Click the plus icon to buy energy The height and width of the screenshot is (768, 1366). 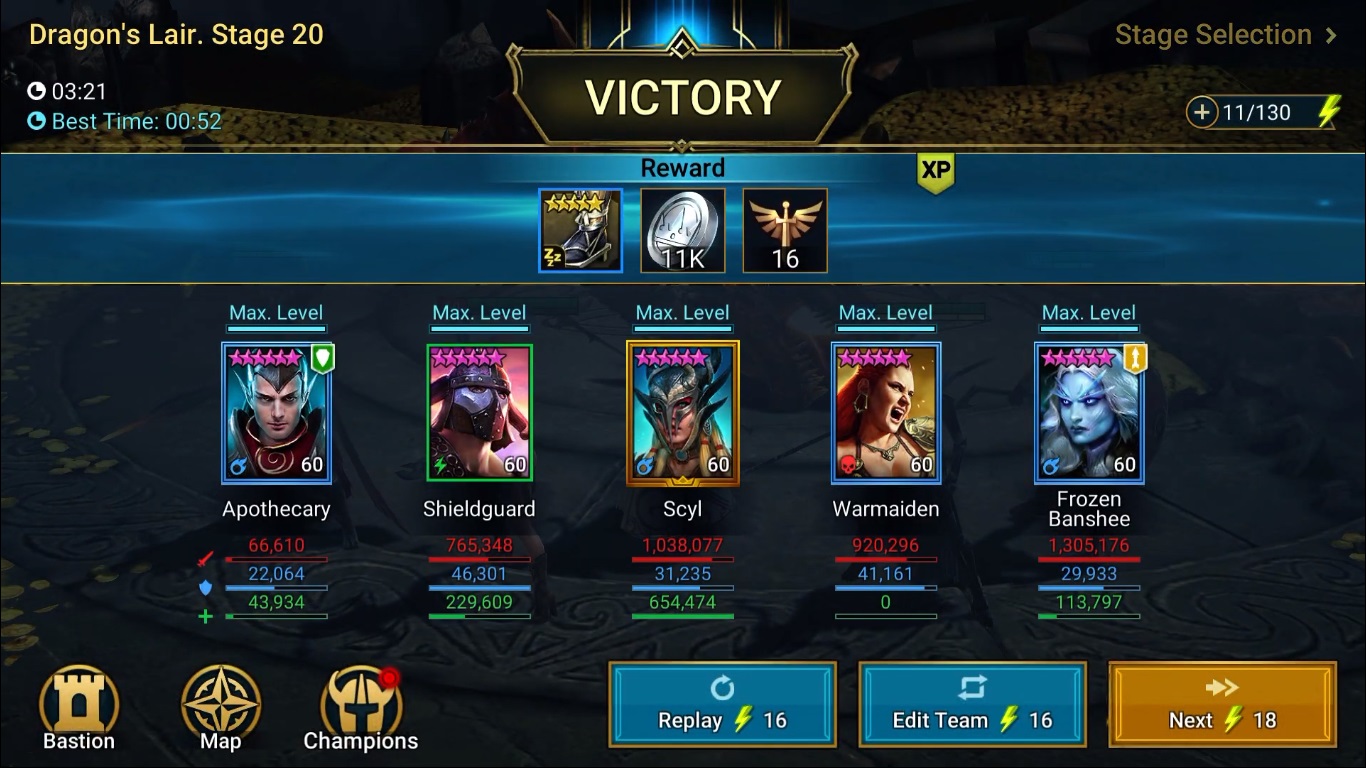tap(1200, 112)
